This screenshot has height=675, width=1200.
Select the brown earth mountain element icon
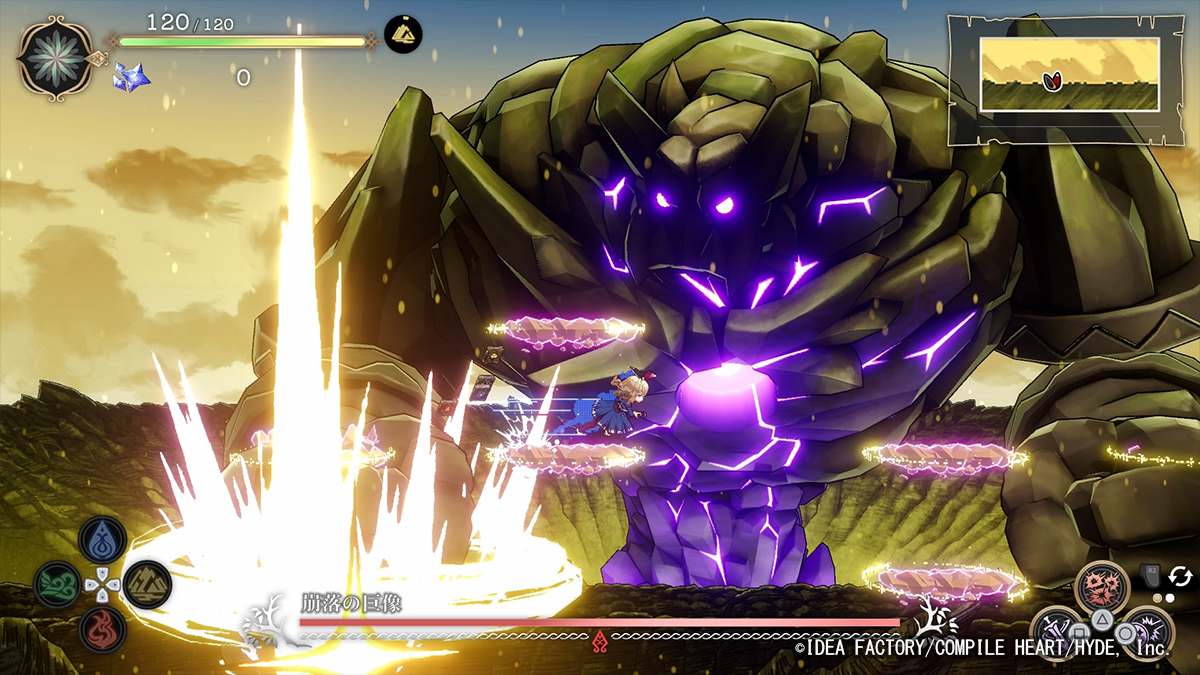point(147,585)
